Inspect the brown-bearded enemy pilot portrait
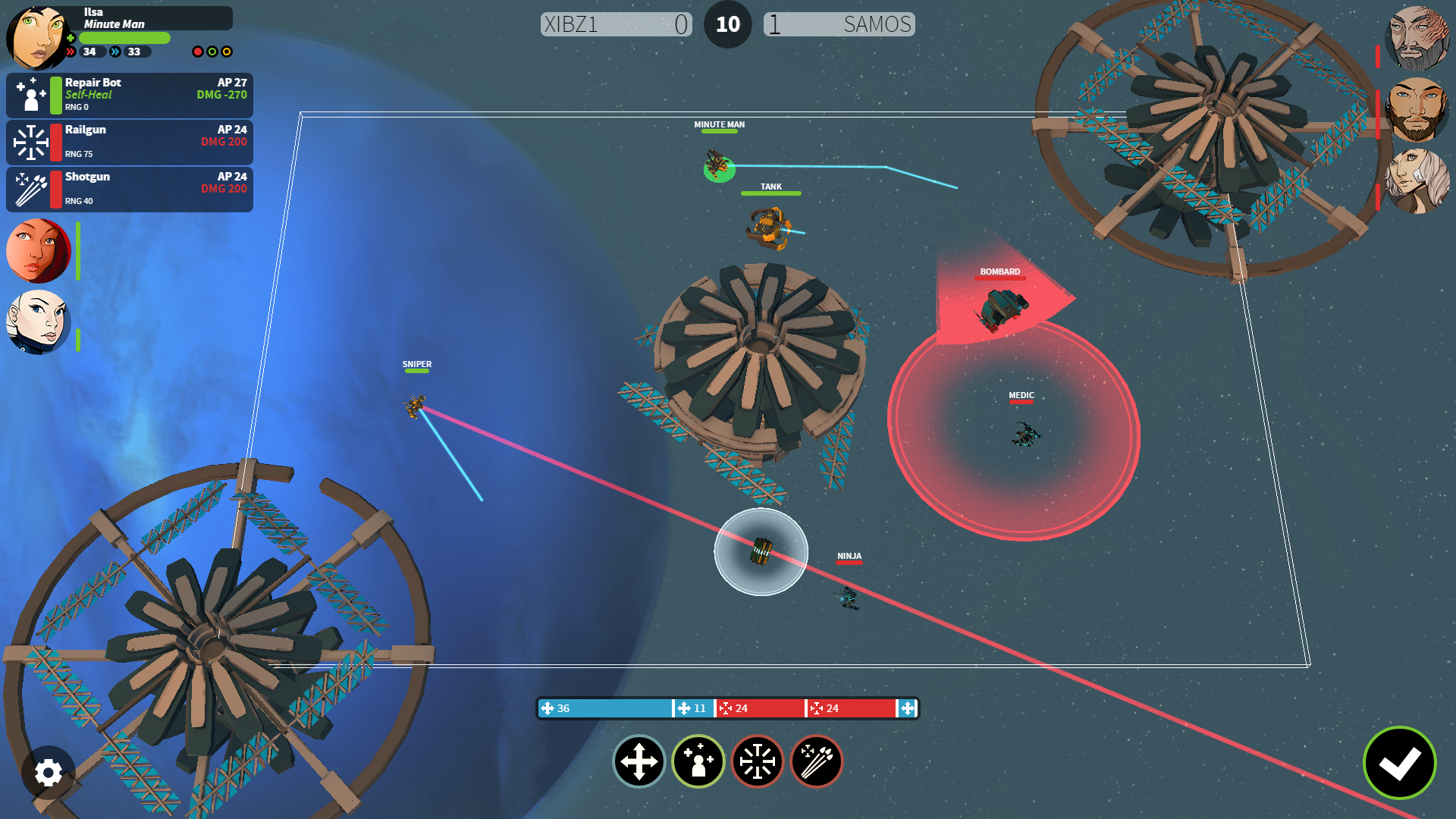The width and height of the screenshot is (1456, 819). tap(1417, 109)
